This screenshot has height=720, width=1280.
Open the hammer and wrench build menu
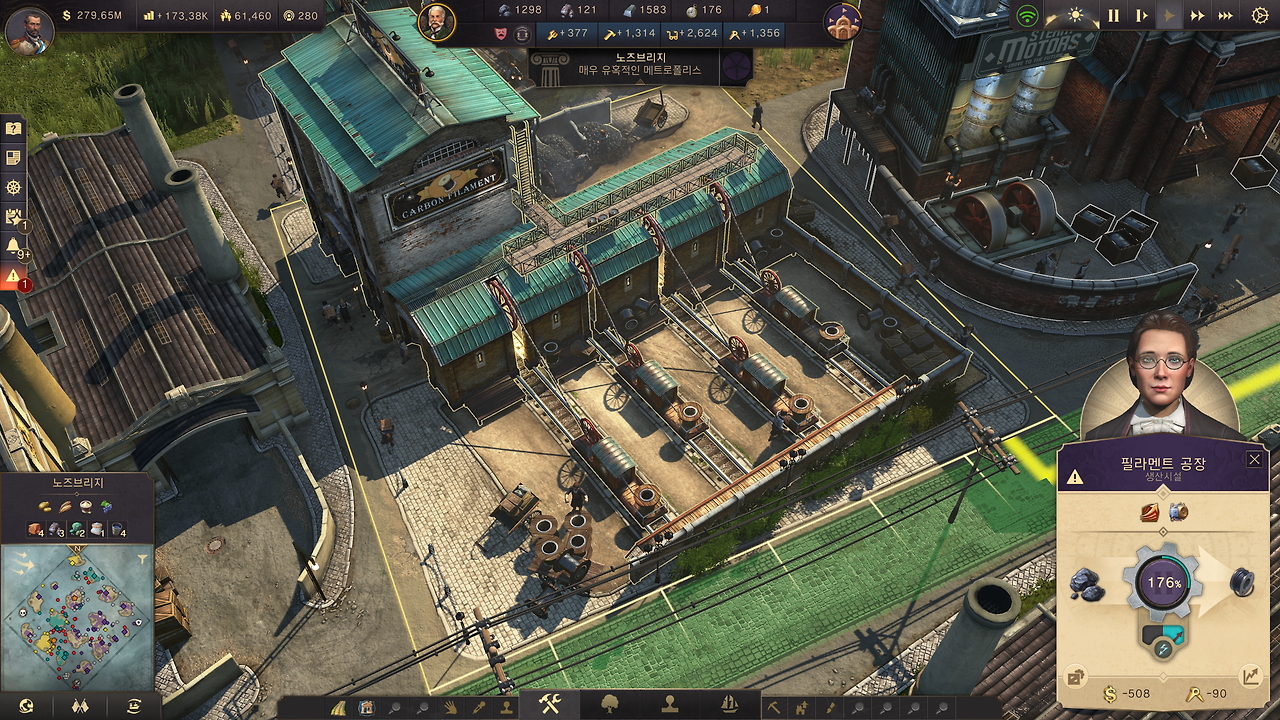point(549,704)
